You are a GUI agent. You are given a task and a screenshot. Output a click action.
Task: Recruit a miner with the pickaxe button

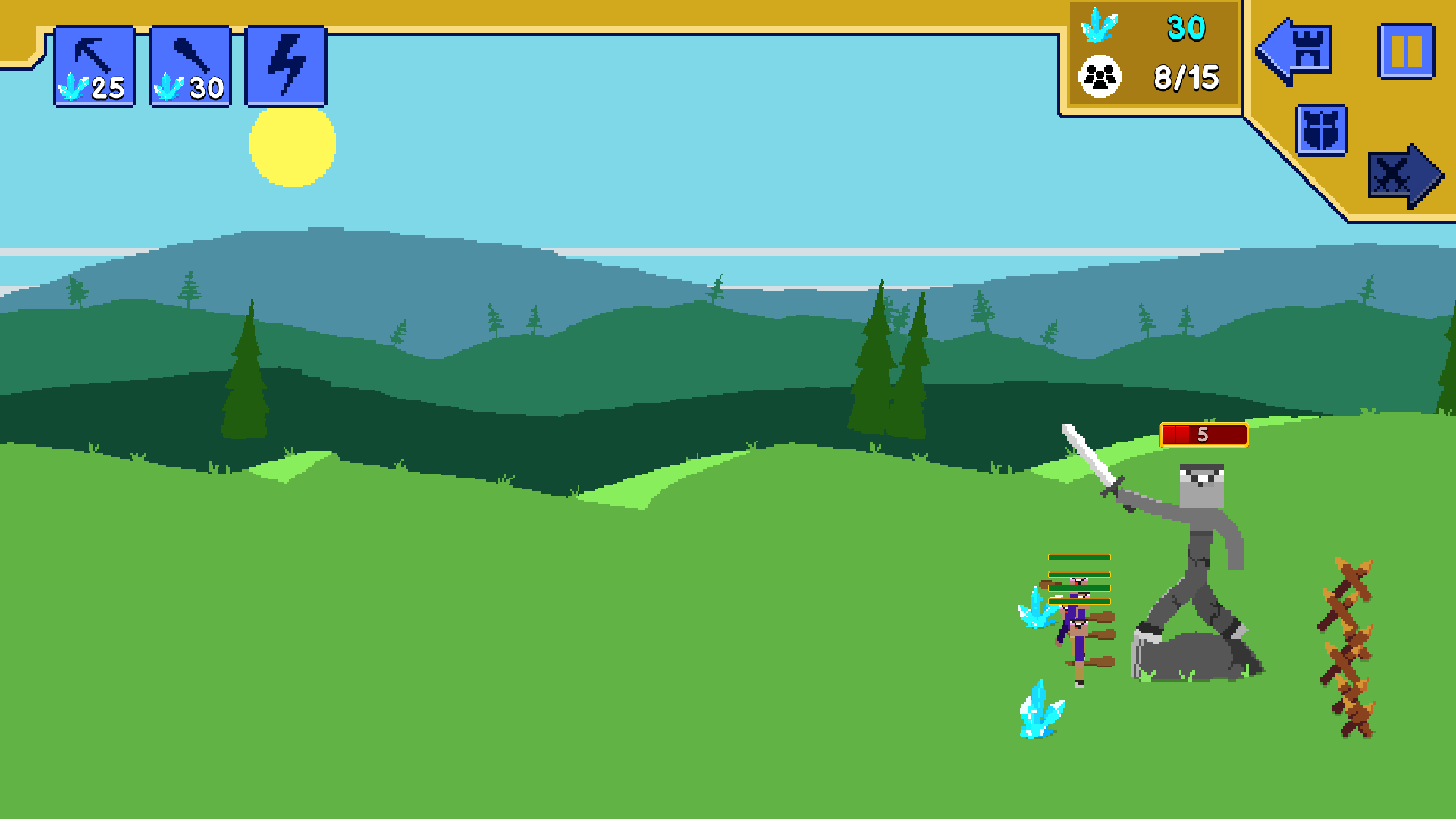(95, 65)
